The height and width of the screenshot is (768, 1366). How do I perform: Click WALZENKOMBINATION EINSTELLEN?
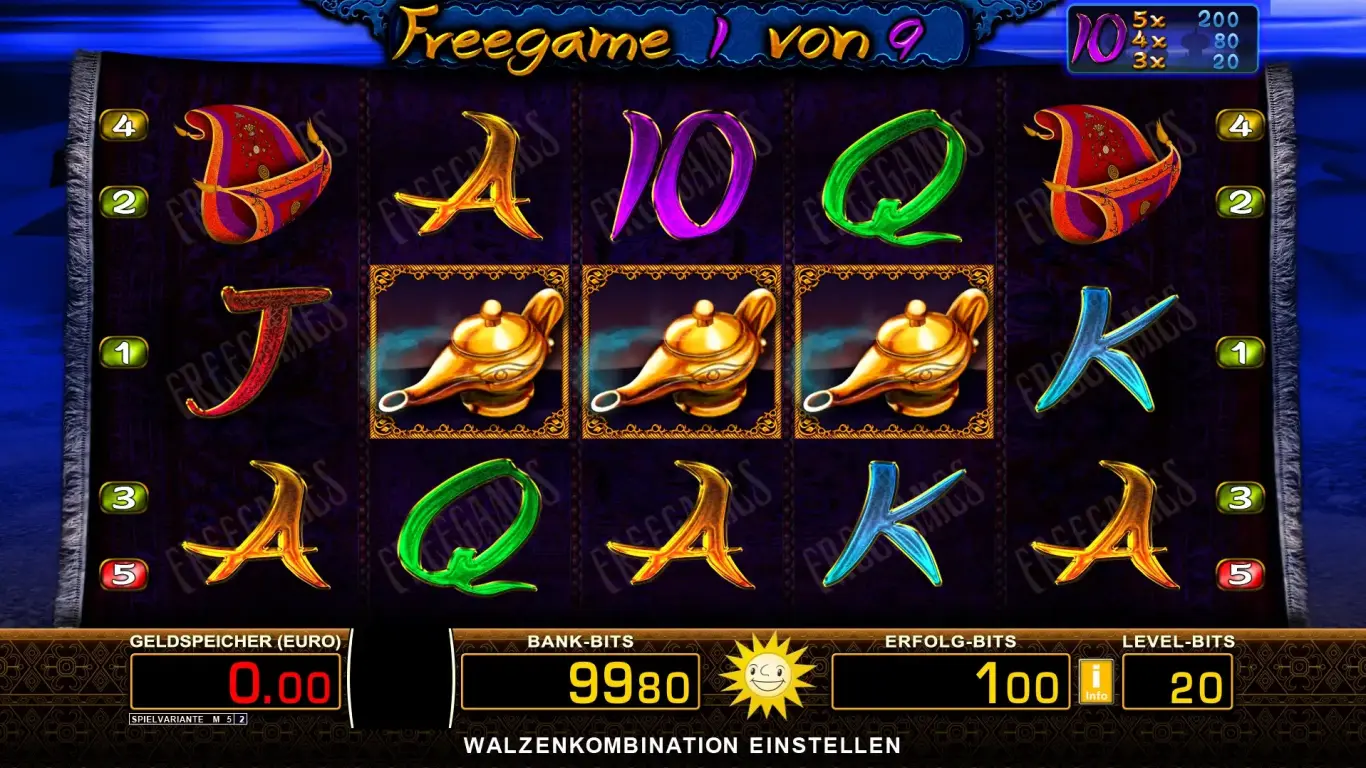(683, 744)
